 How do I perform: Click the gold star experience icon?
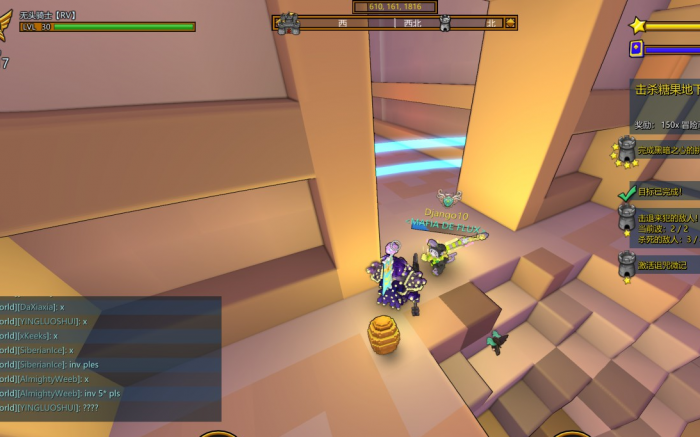tap(637, 25)
